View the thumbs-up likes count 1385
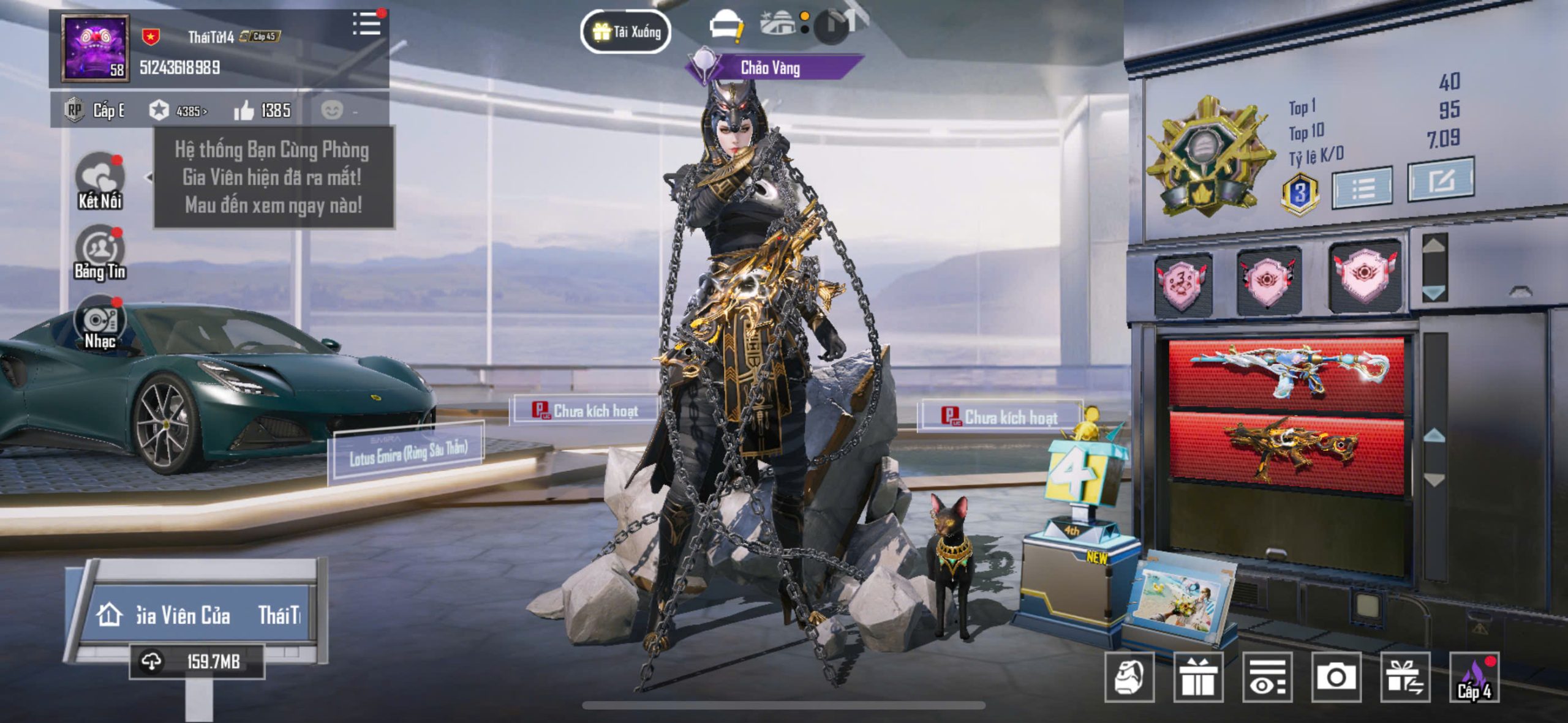This screenshot has width=1568, height=723. click(x=263, y=111)
